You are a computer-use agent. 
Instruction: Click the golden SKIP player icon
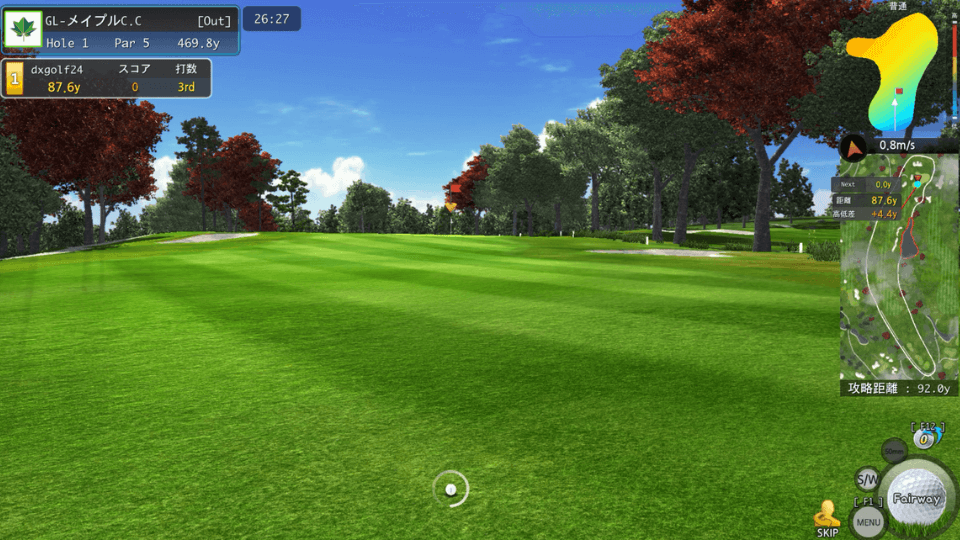point(827,515)
